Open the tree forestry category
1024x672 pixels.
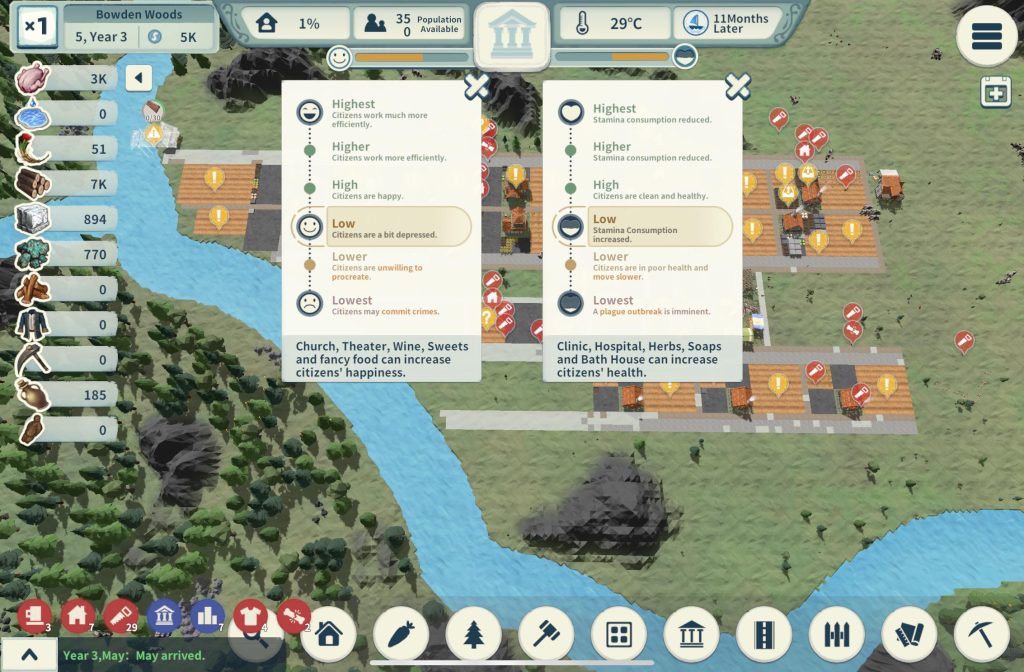click(474, 633)
